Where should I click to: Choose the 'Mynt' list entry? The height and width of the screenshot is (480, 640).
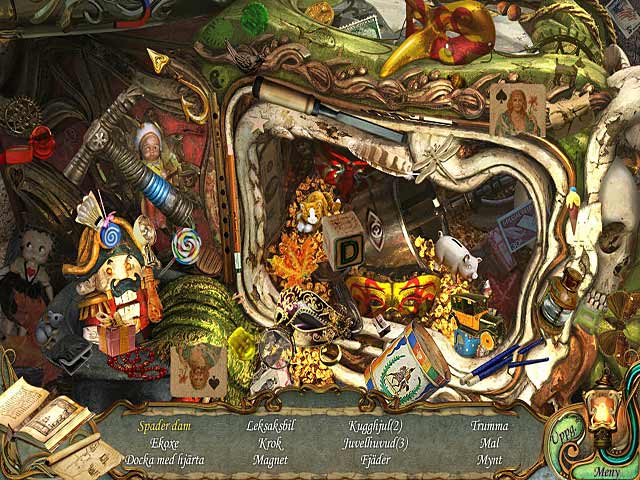pyautogui.click(x=489, y=460)
